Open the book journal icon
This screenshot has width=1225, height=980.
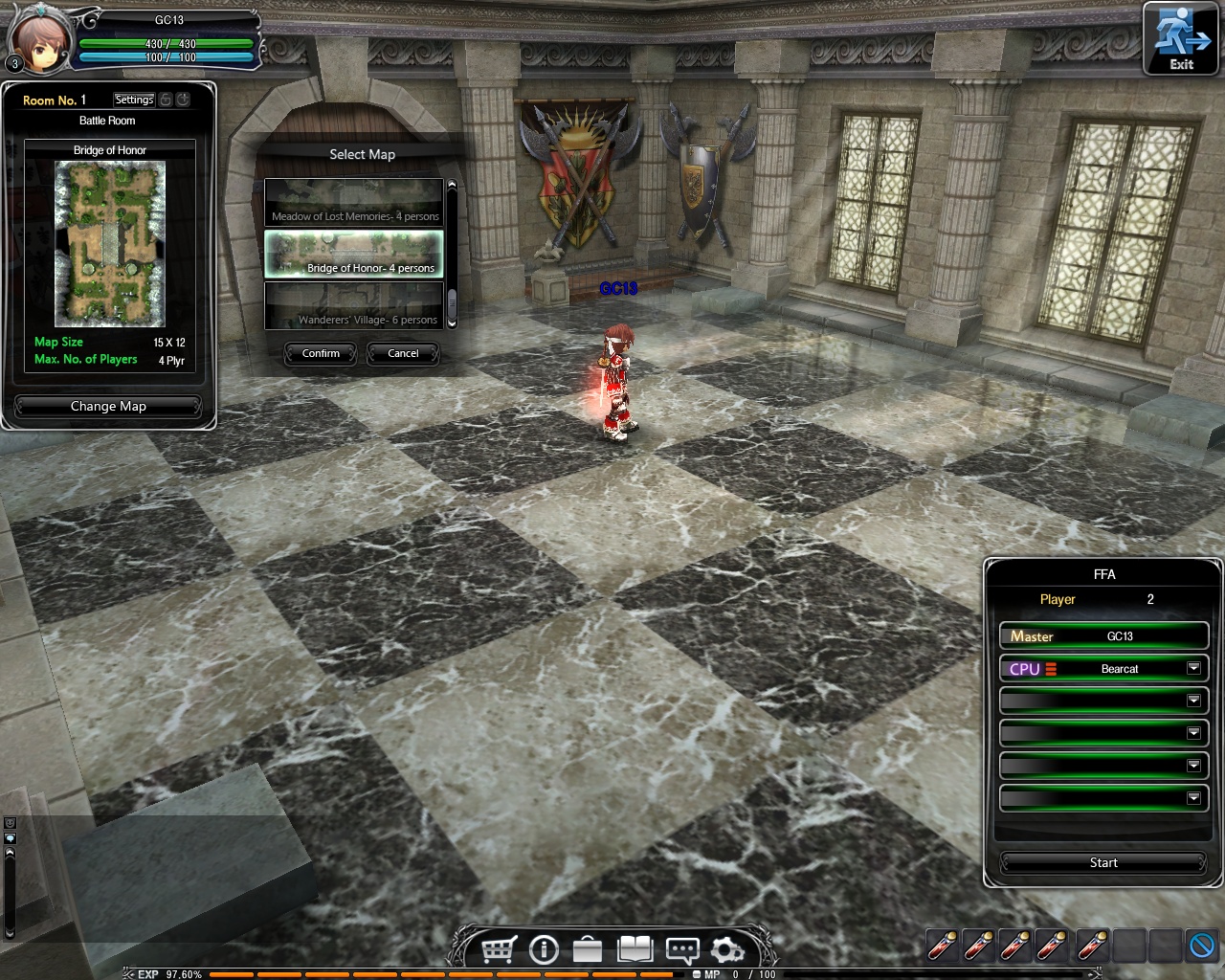tap(635, 949)
